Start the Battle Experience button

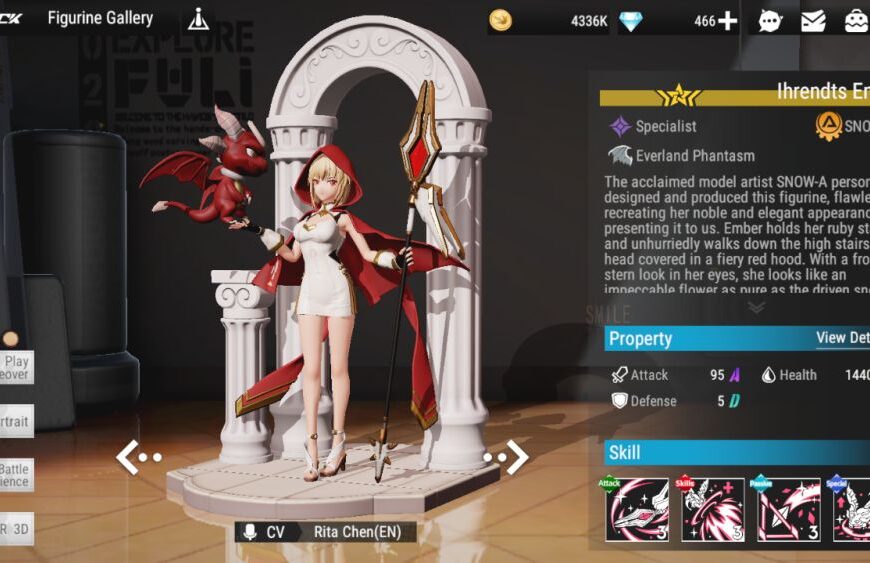(16, 475)
